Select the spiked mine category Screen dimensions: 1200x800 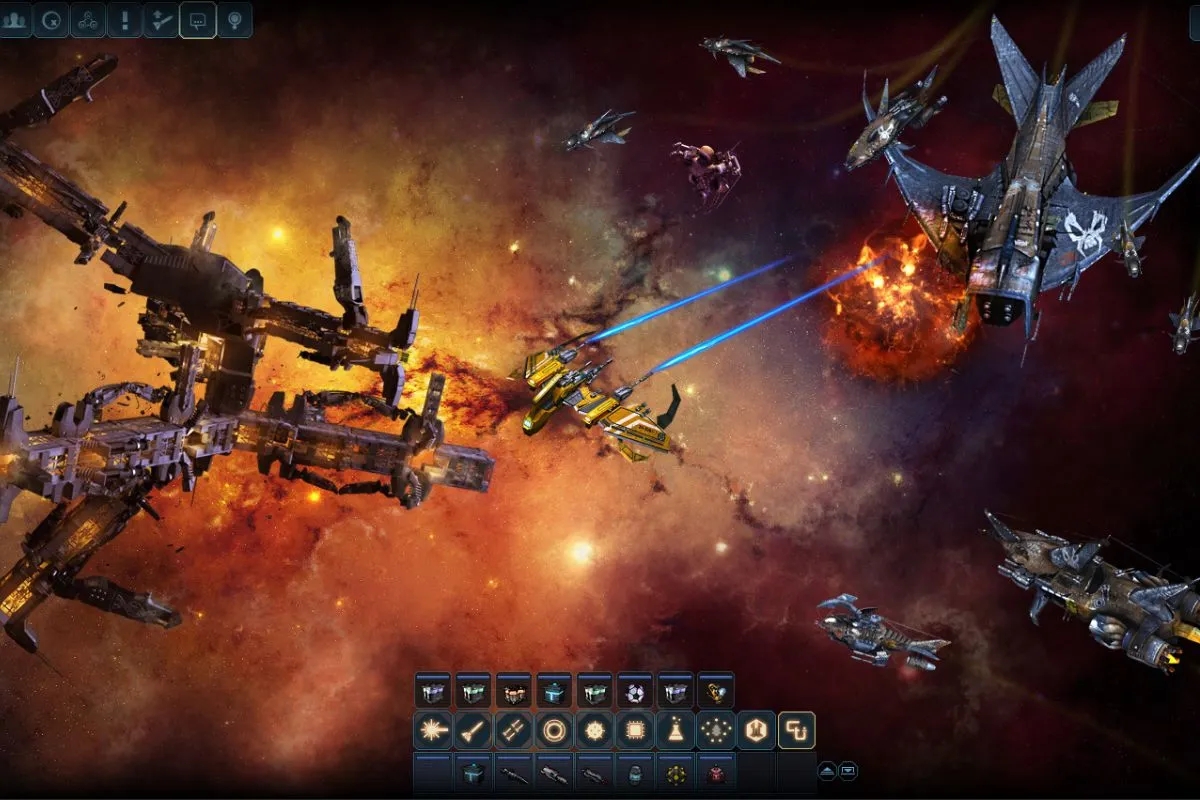594,730
